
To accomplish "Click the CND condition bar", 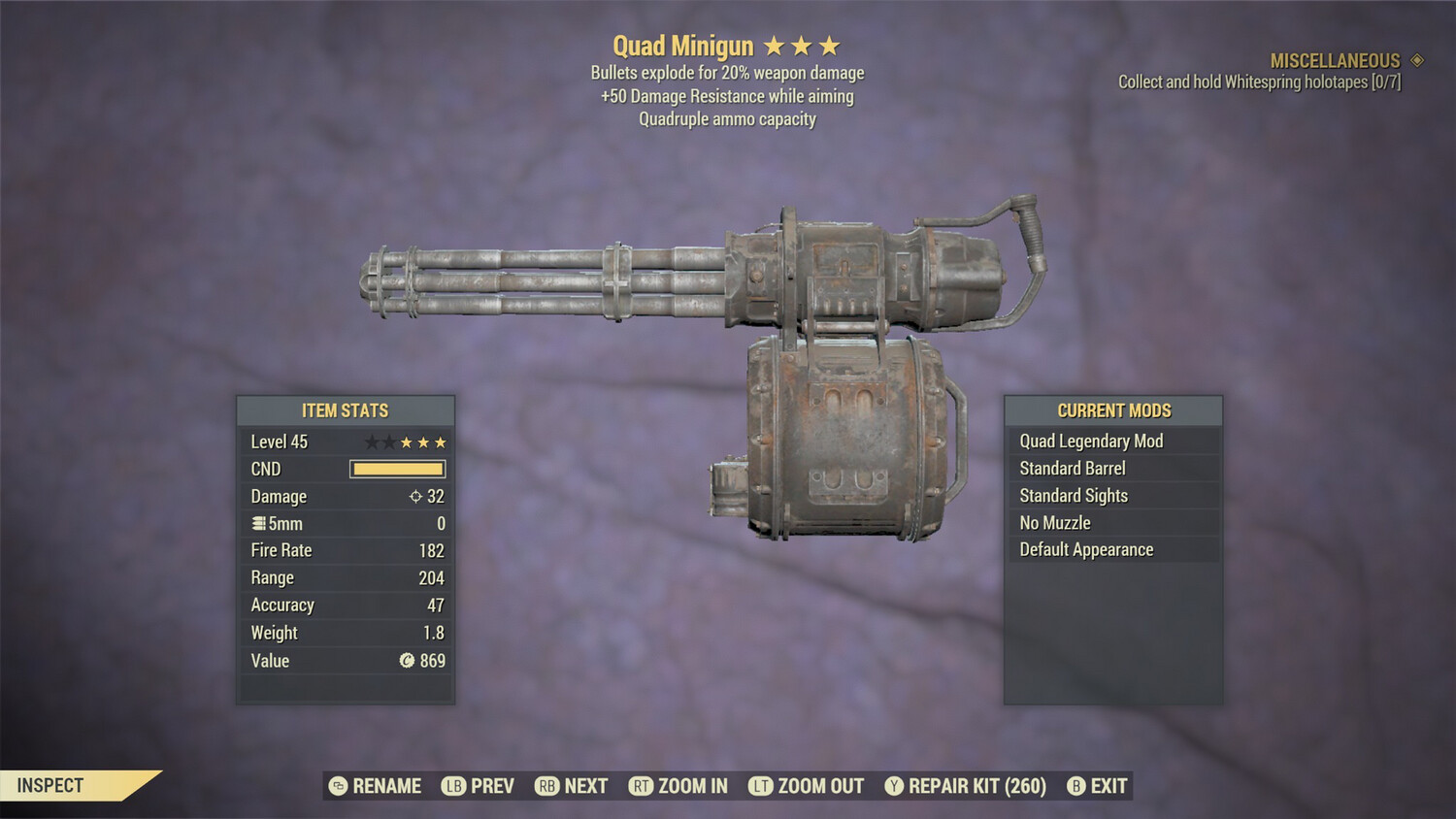I will 397,469.
